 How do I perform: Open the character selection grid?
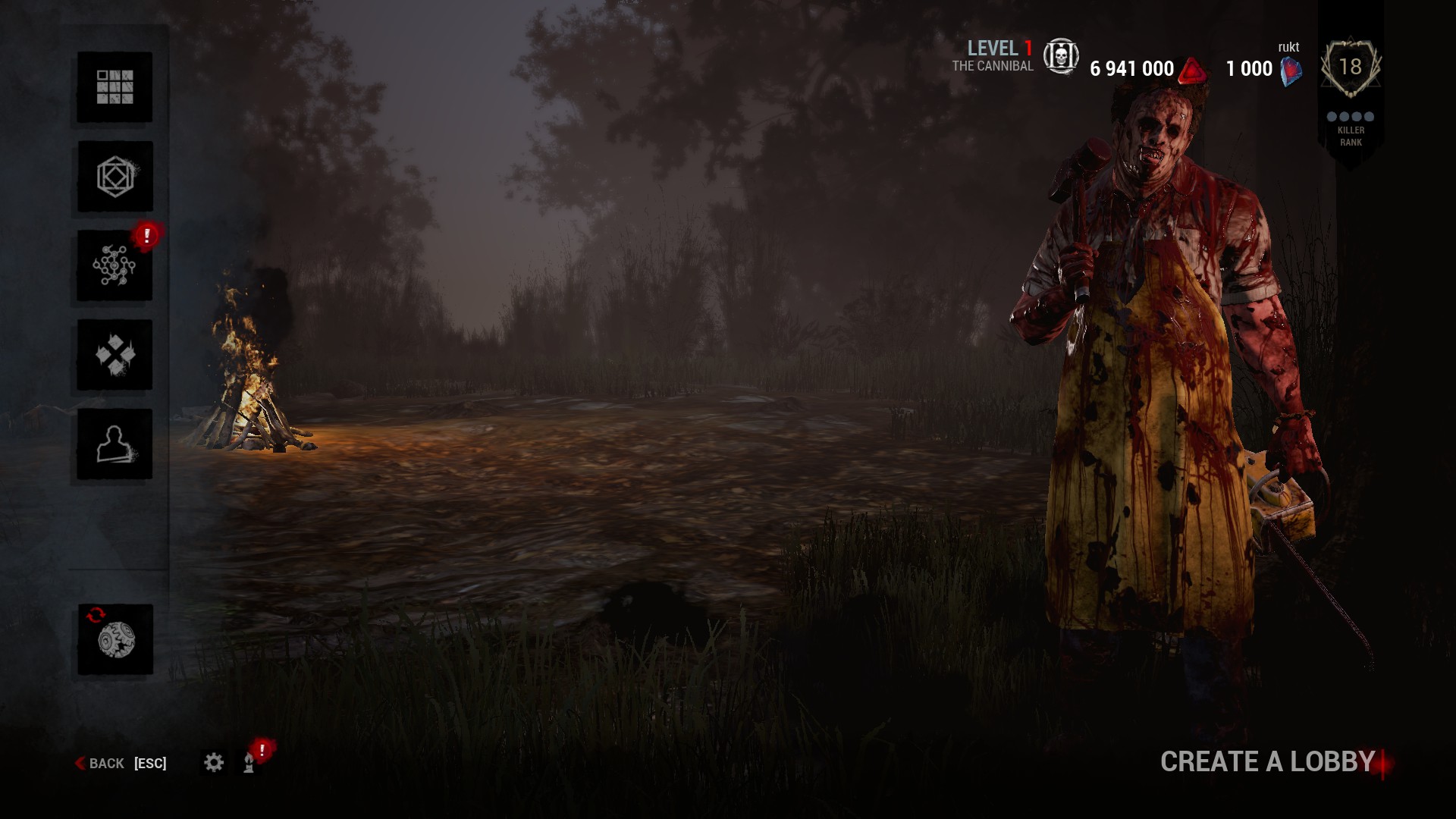click(114, 87)
